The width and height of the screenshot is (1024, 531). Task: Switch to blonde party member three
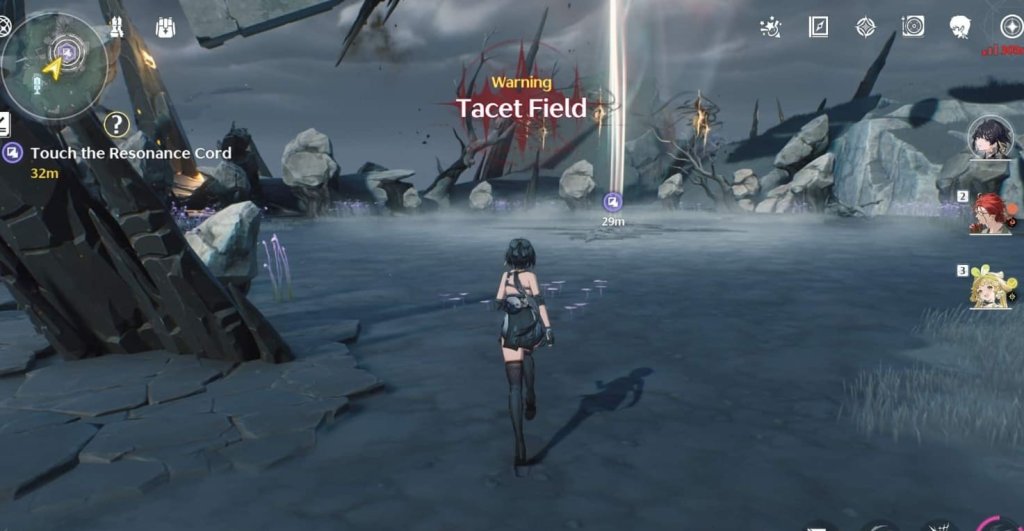pyautogui.click(x=991, y=288)
